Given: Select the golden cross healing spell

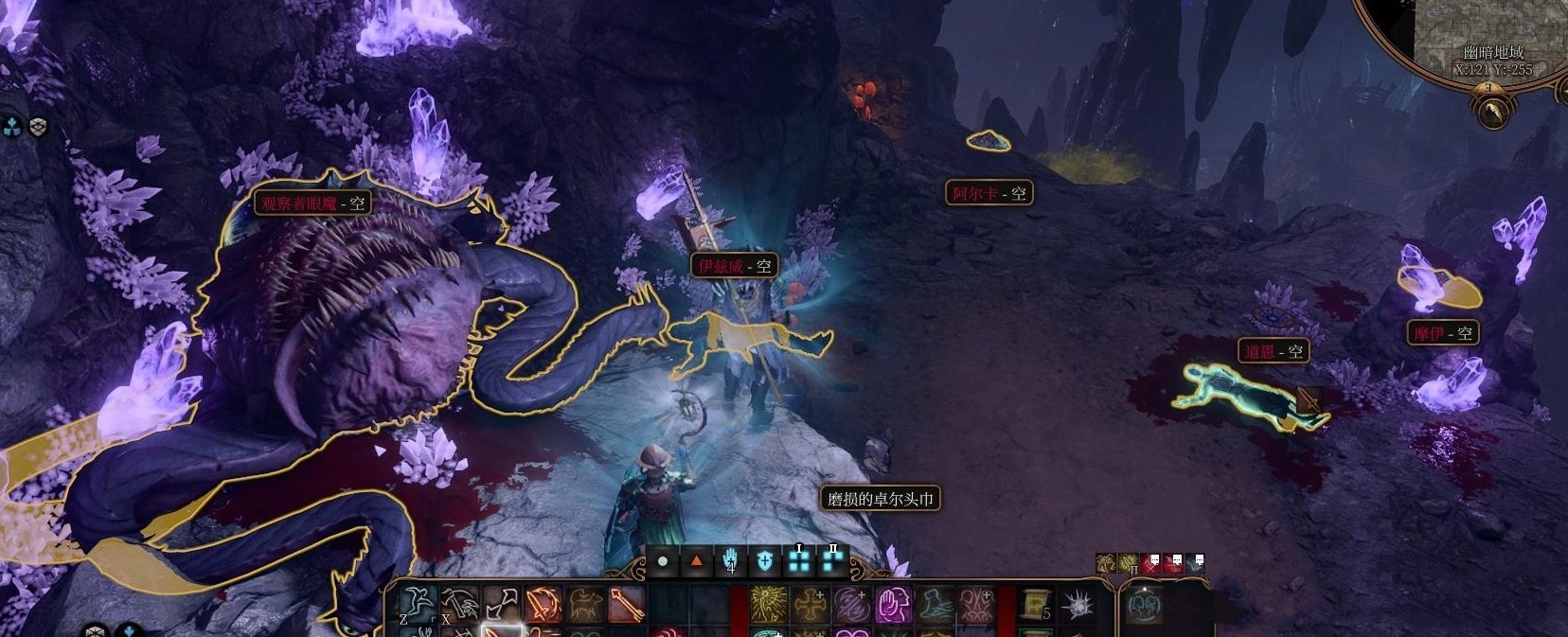Looking at the screenshot, I should [811, 604].
